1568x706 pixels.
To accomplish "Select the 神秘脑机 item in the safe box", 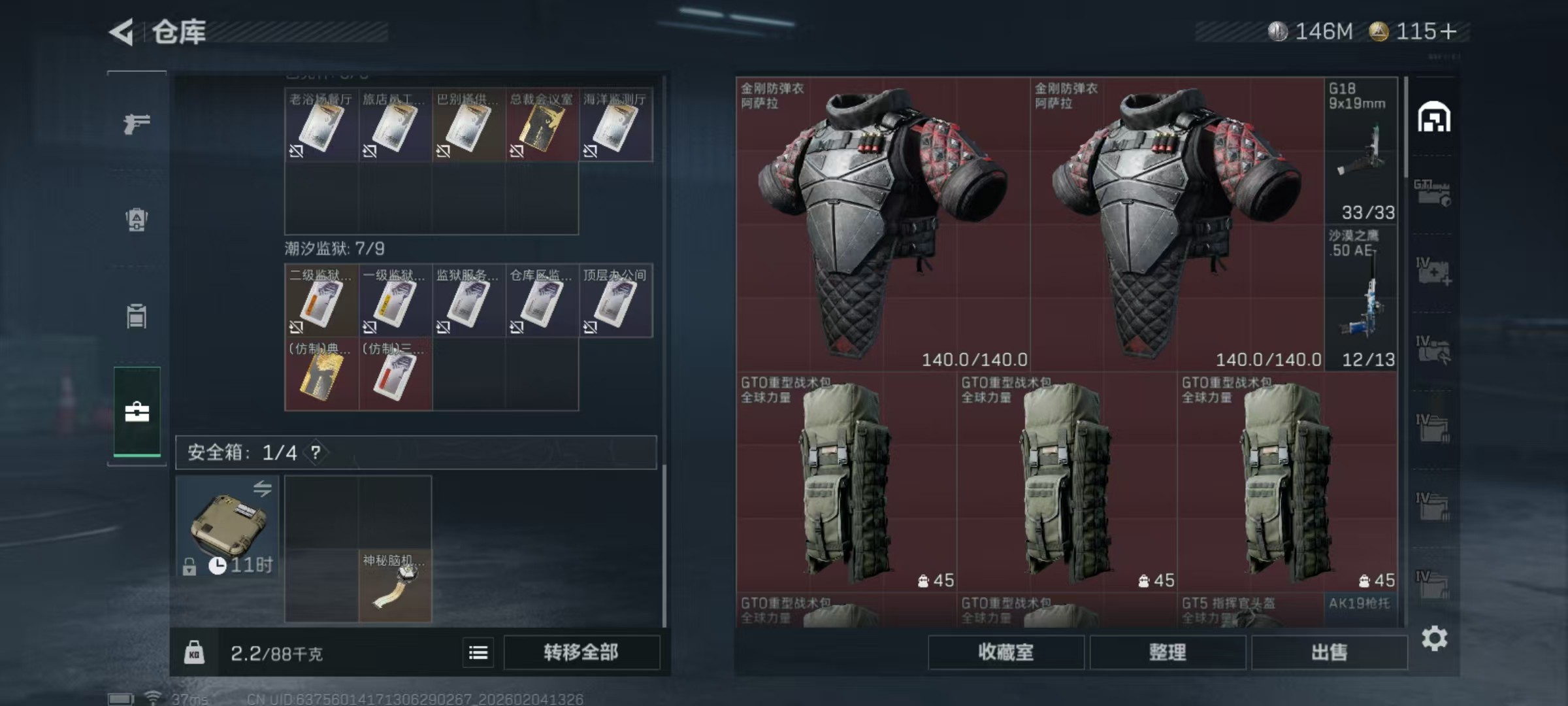I will 395,585.
